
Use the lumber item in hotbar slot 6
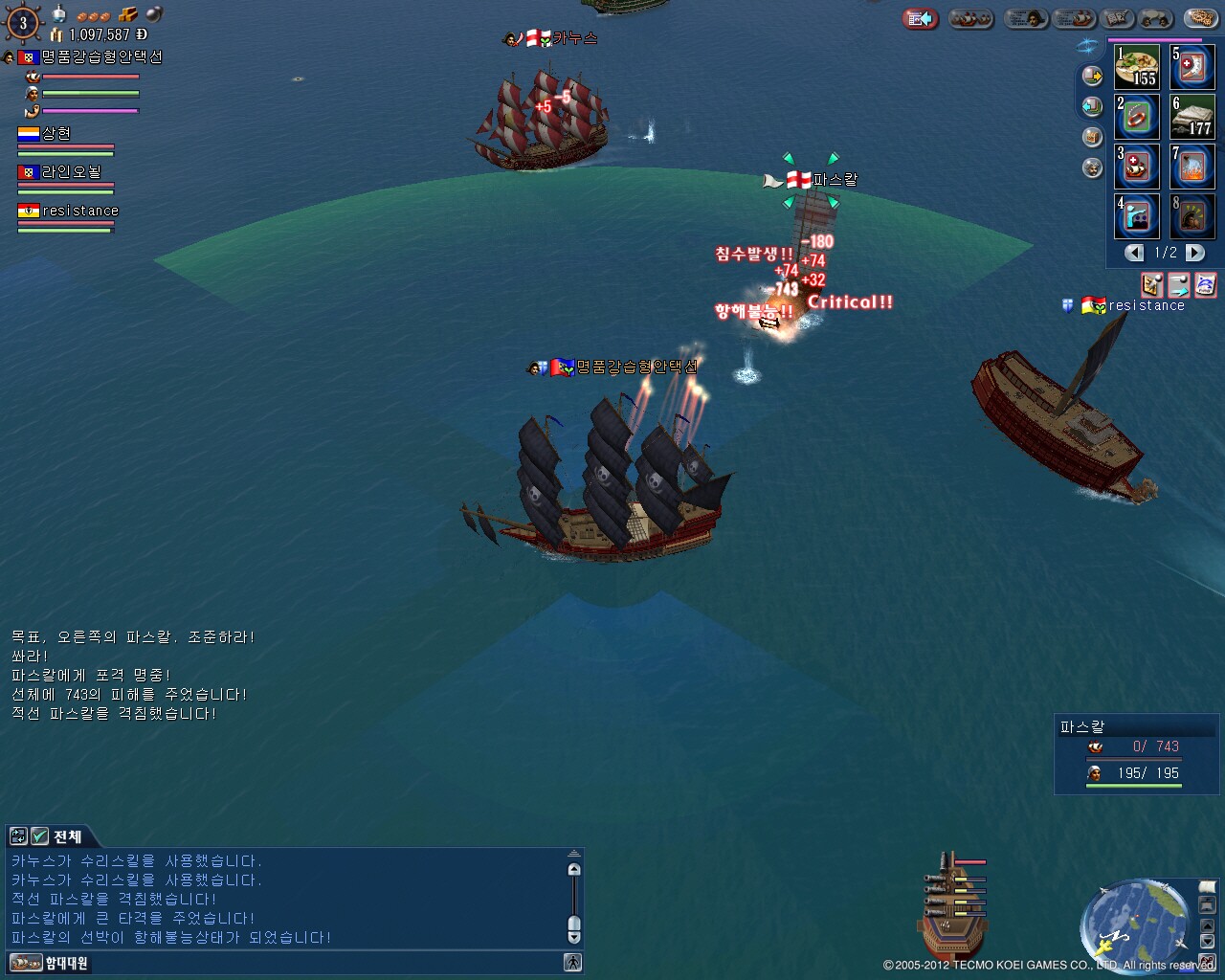click(x=1192, y=117)
